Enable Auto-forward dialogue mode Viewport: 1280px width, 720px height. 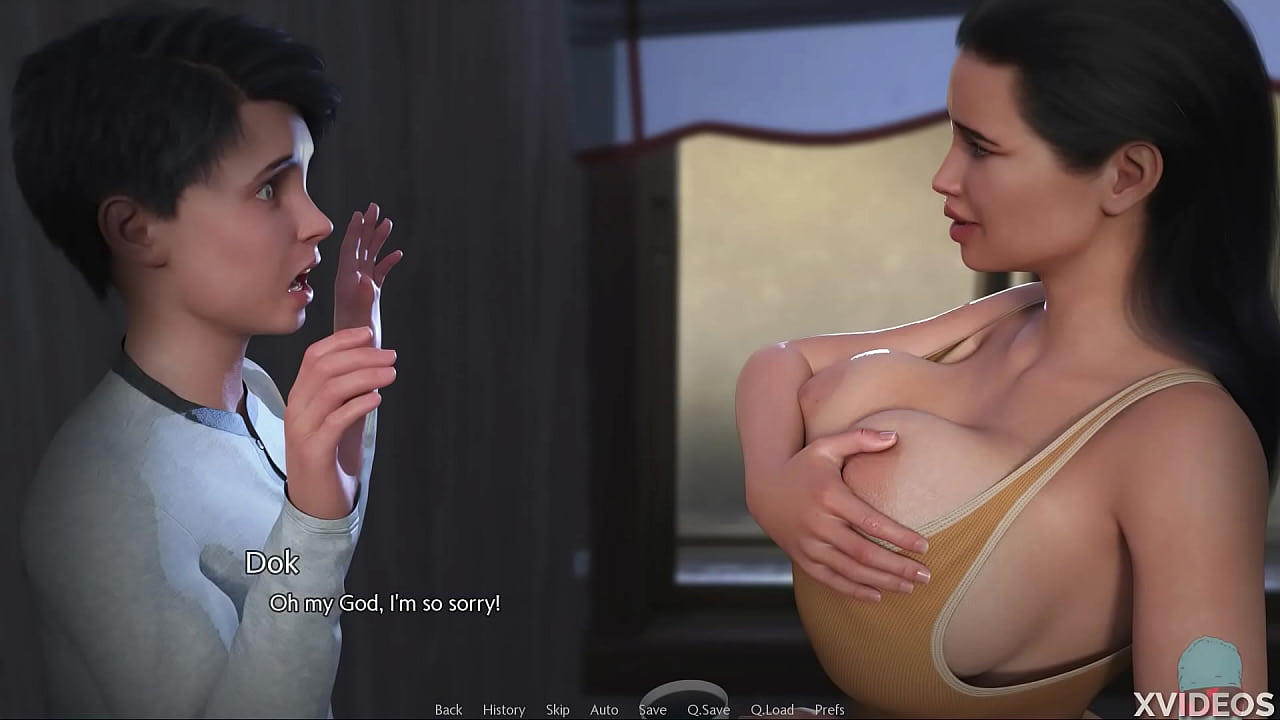tap(603, 709)
